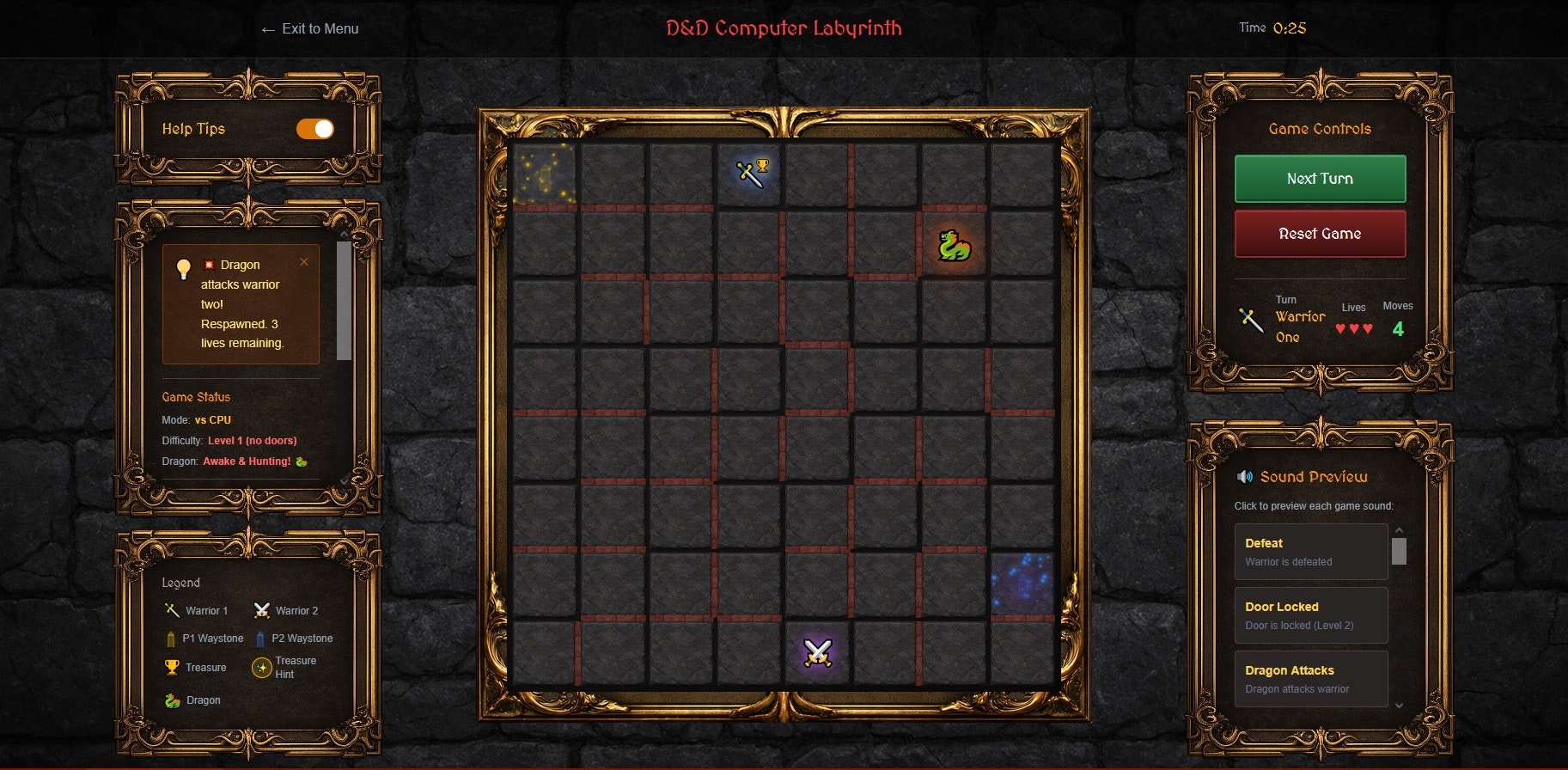Click Warrior One holding the treasure on the board
This screenshot has width=1568, height=770.
click(748, 172)
